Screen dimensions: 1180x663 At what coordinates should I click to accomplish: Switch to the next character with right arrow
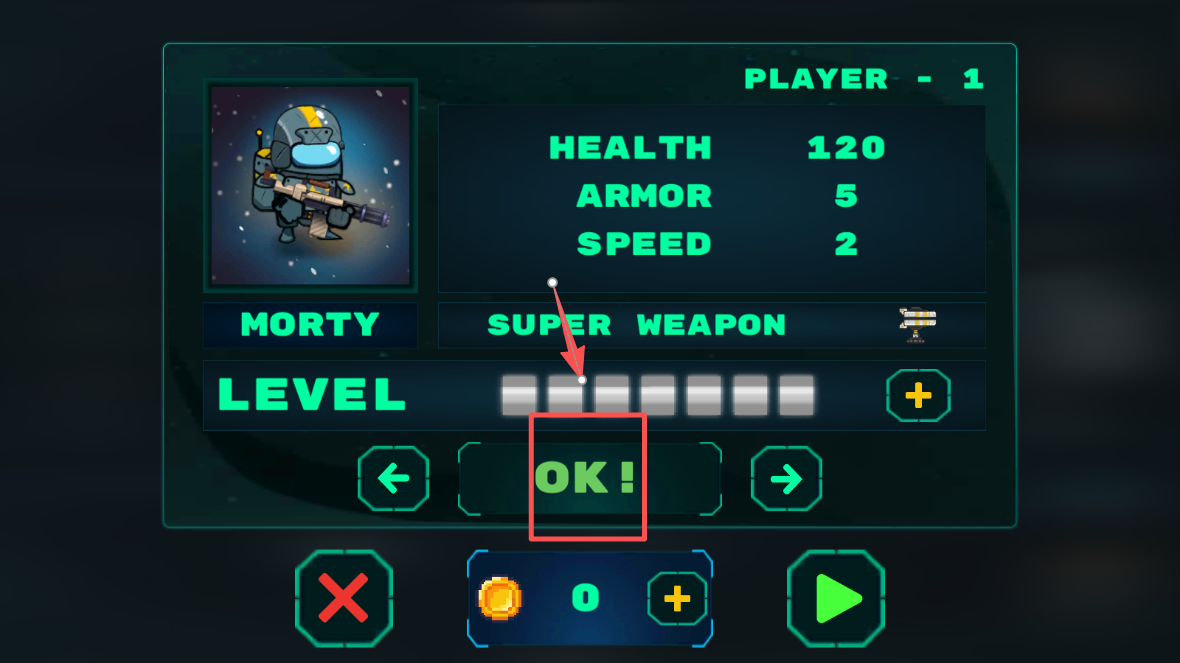tap(786, 479)
